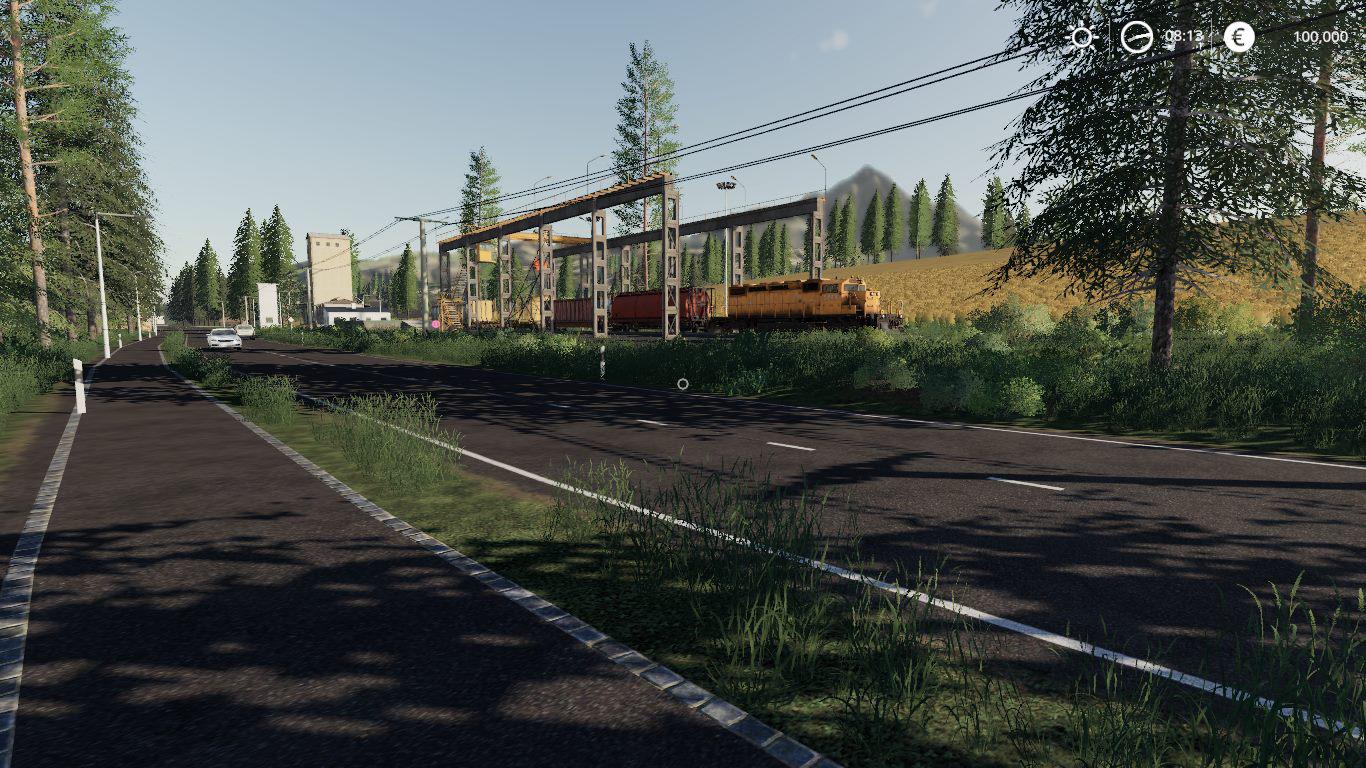The image size is (1366, 768).
Task: Click the sun weather icon
Action: [x=1082, y=37]
